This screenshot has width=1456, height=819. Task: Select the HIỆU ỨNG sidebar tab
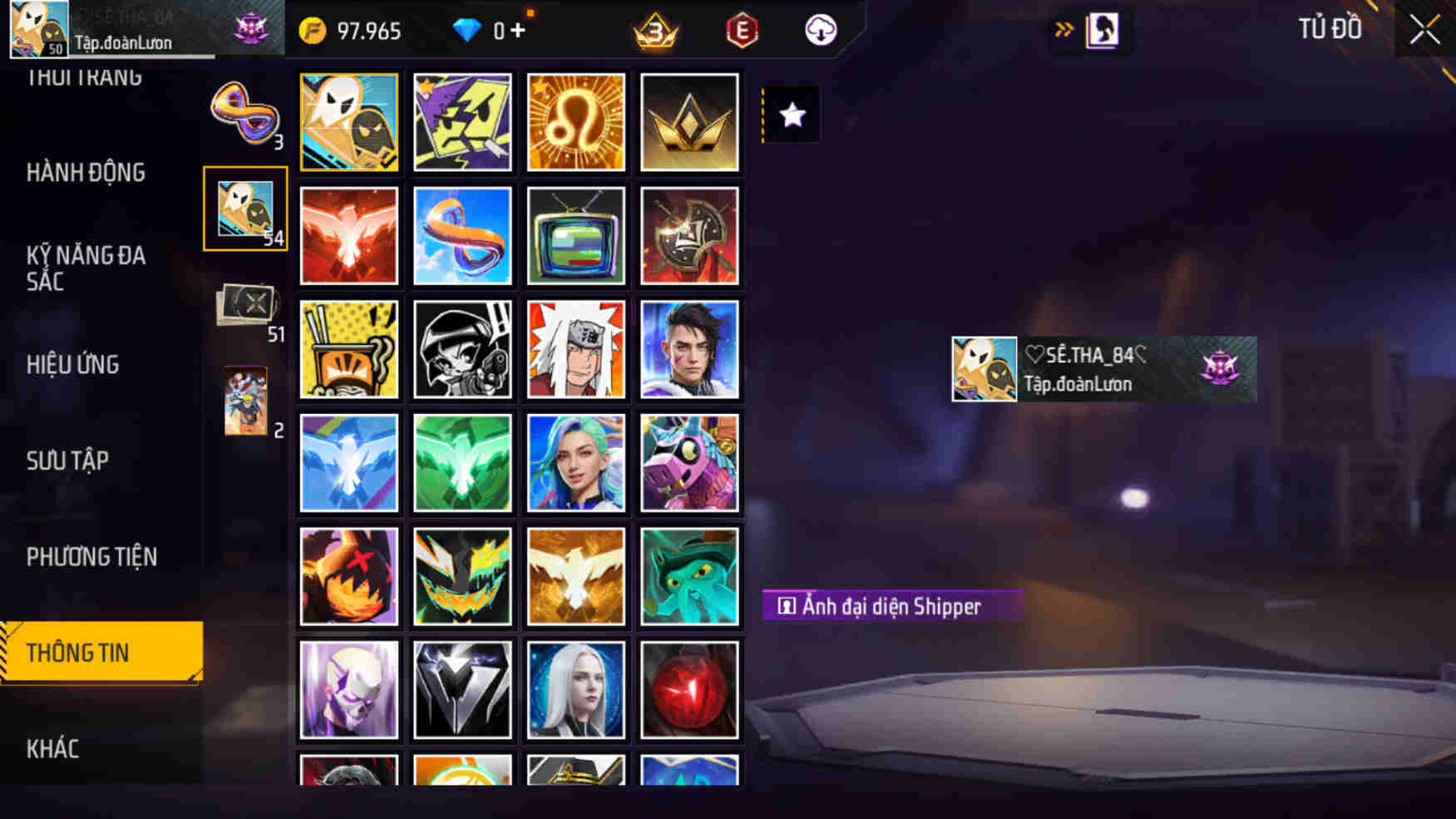click(72, 364)
